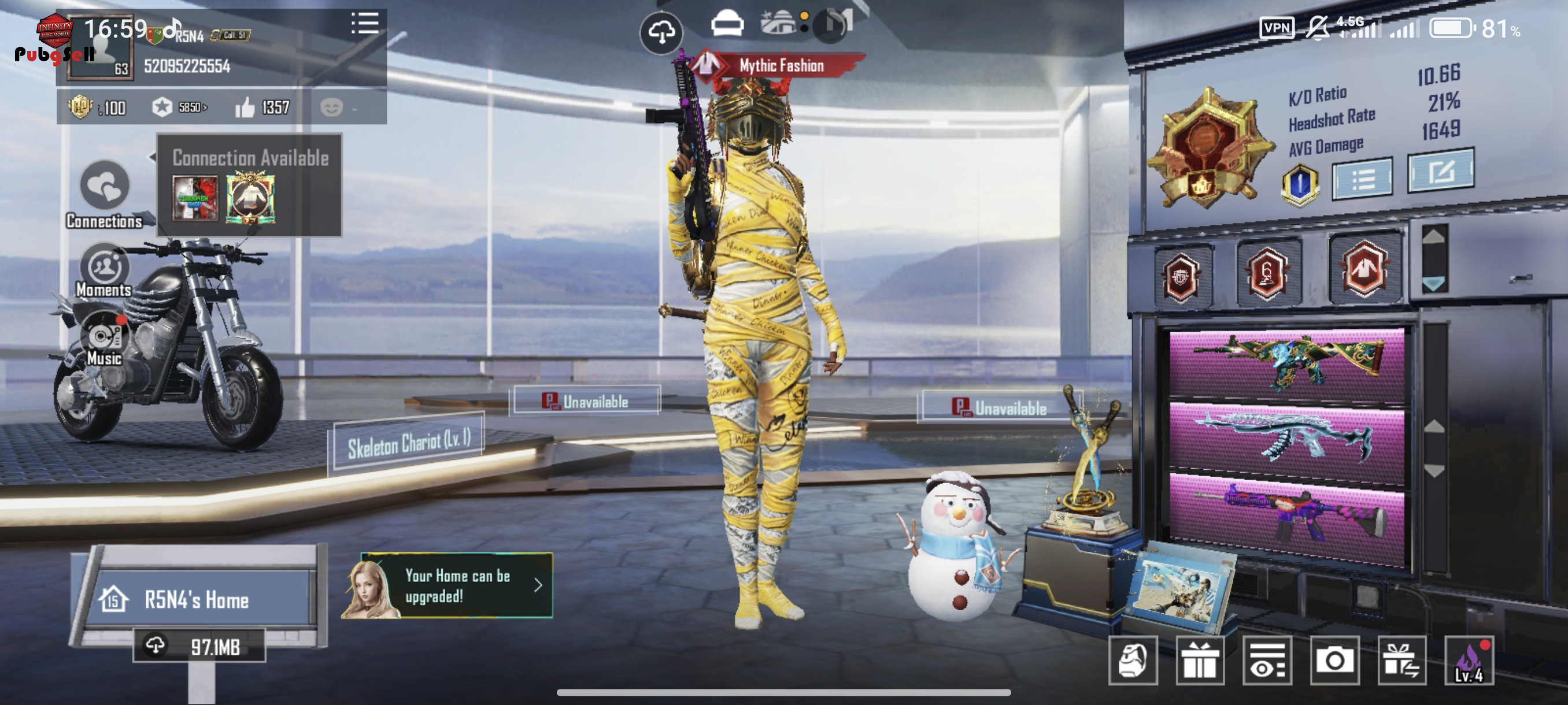Open R5N4's Home button
1568x705 pixels.
click(x=196, y=599)
